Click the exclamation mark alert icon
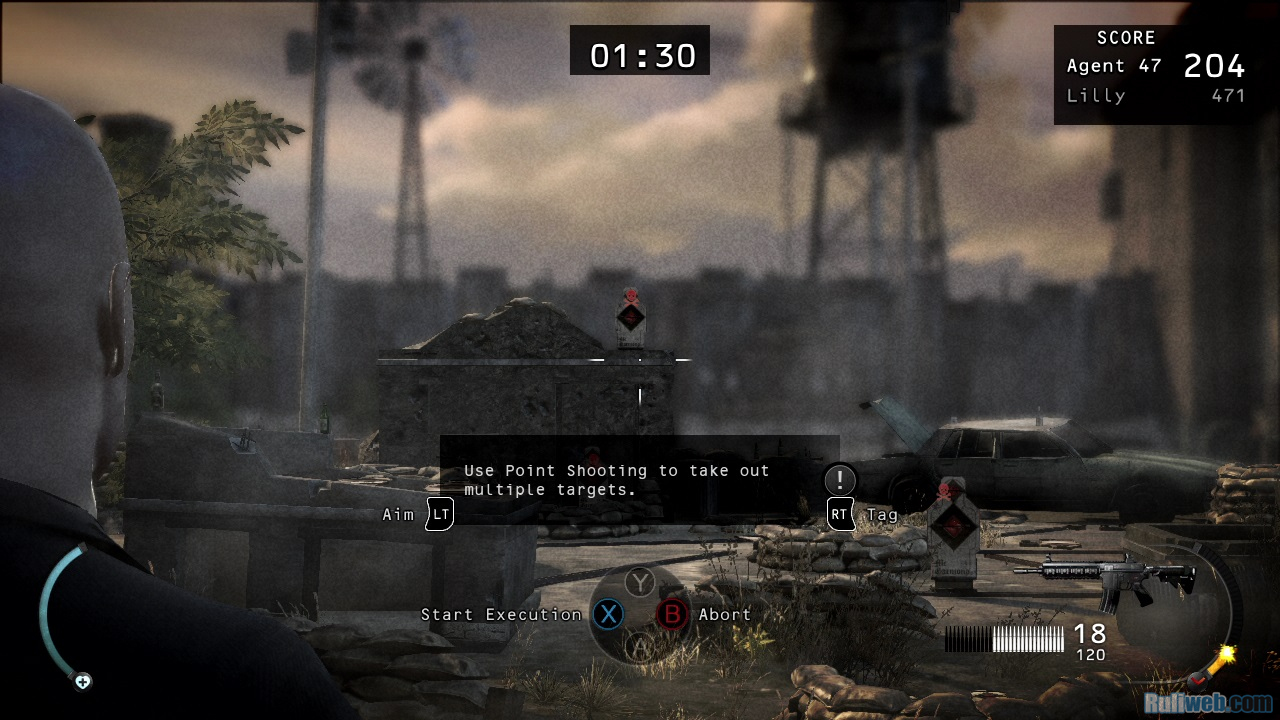Image resolution: width=1280 pixels, height=720 pixels. point(840,480)
